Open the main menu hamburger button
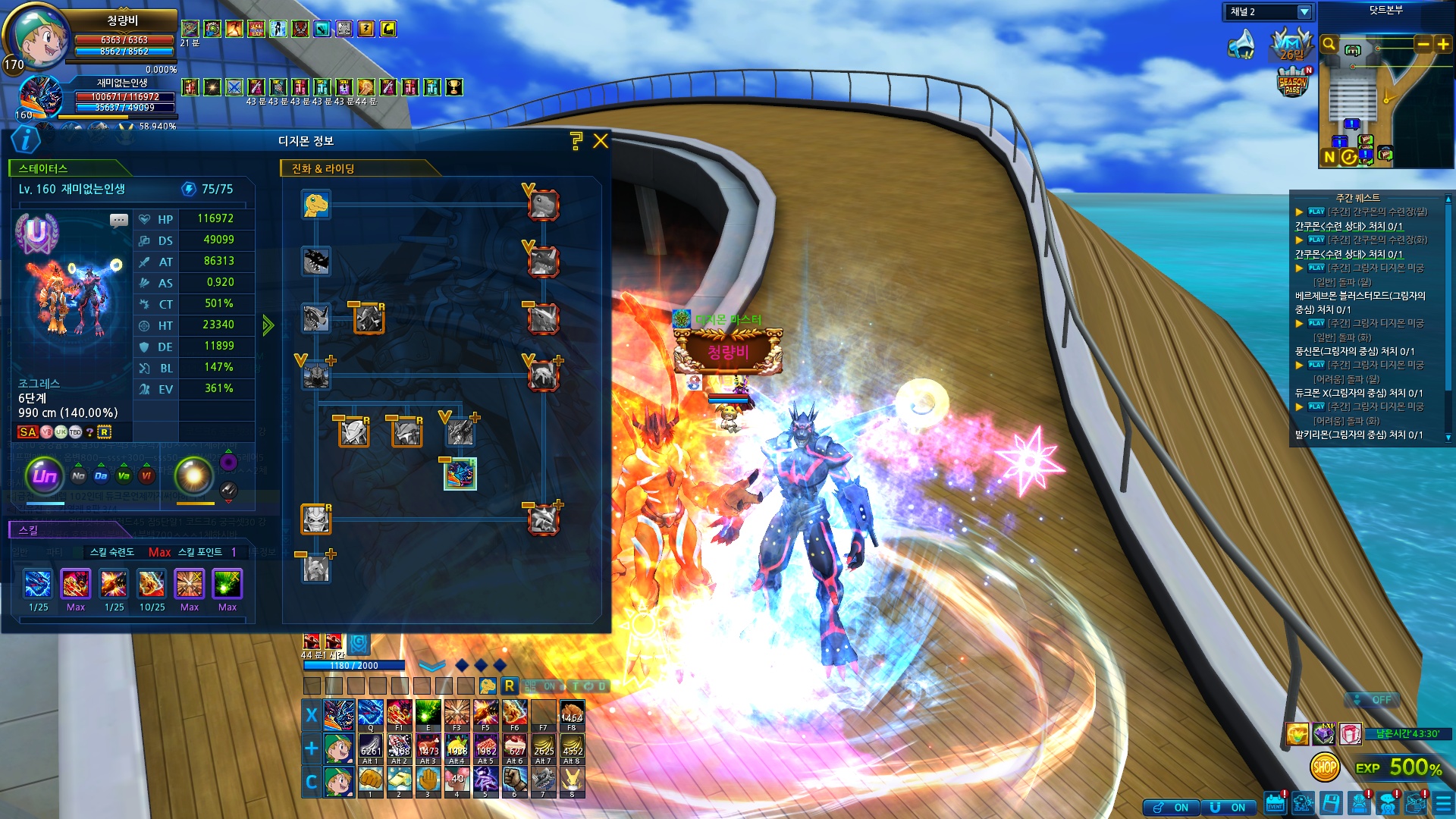Image resolution: width=1456 pixels, height=819 pixels. [x=1443, y=804]
